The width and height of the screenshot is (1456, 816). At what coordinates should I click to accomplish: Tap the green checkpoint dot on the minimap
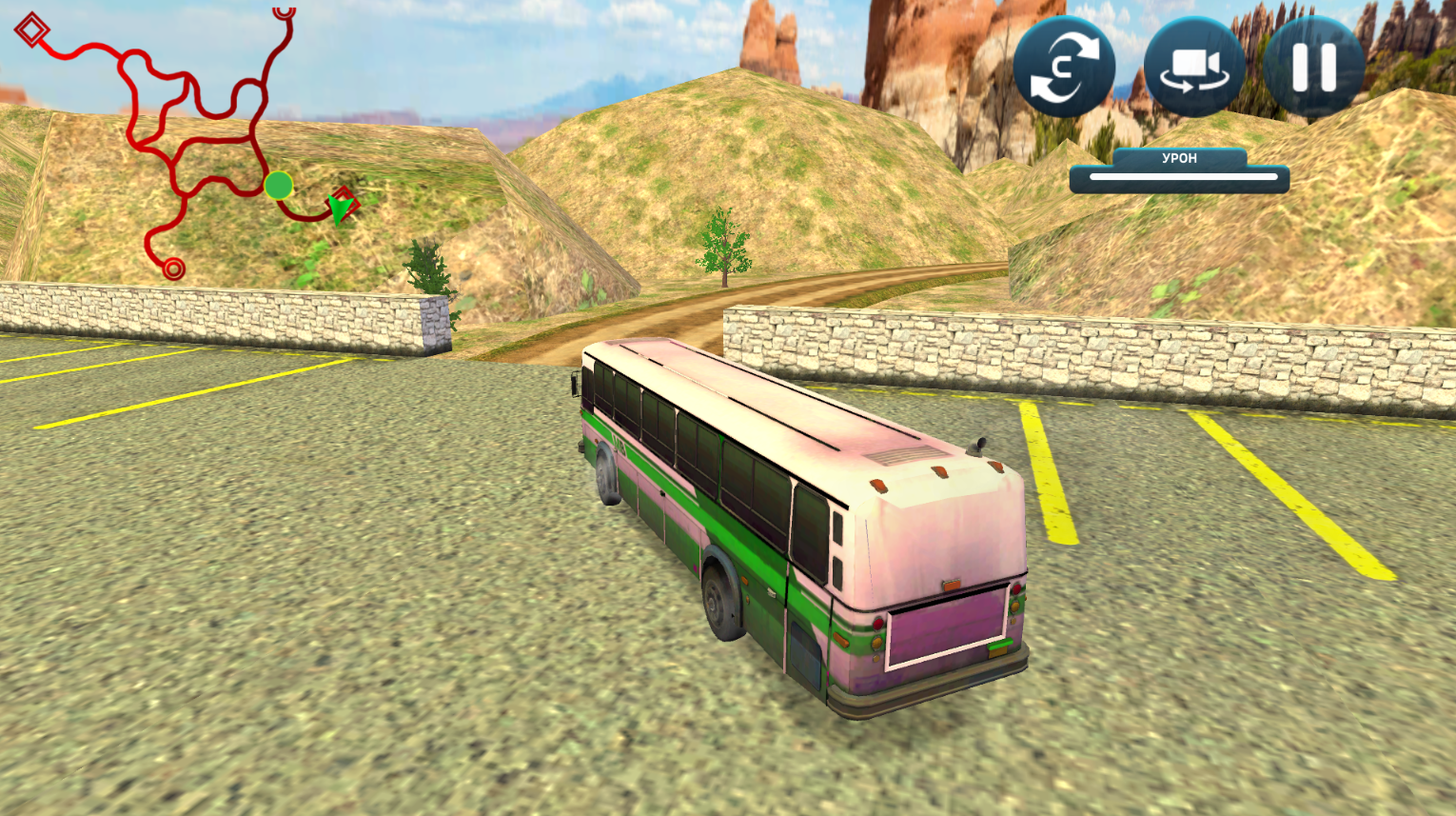click(x=280, y=187)
